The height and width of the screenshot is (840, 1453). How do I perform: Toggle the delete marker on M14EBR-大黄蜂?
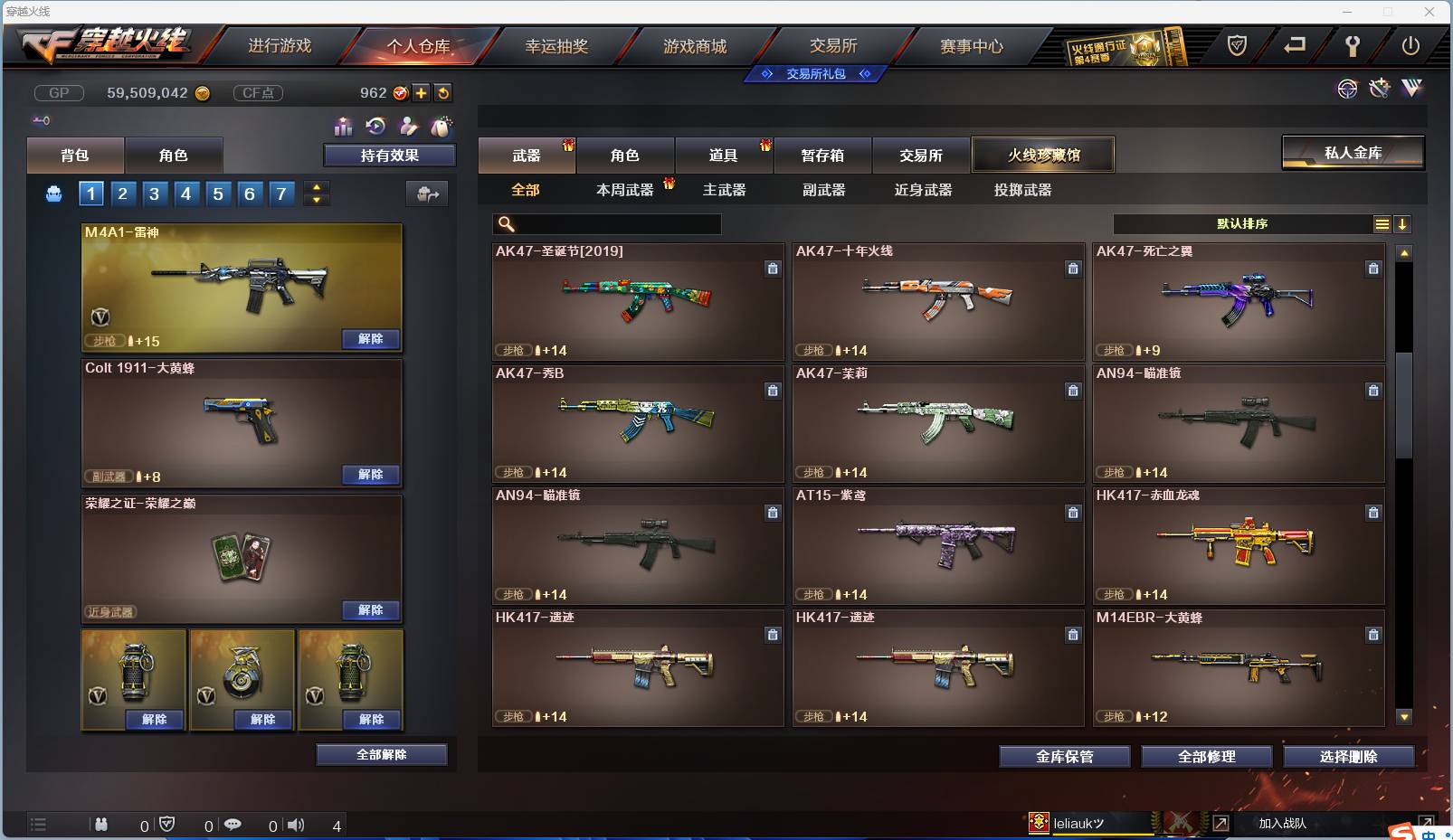[x=1373, y=635]
